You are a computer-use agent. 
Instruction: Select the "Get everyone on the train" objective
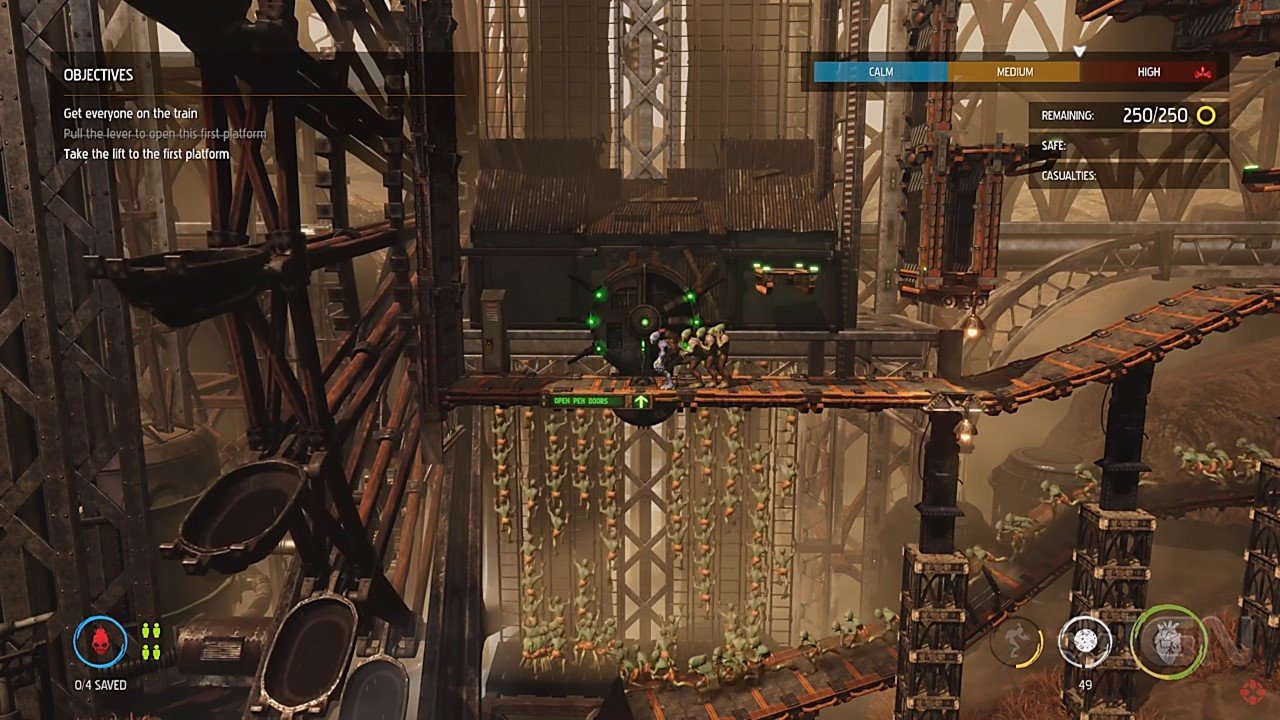coord(130,114)
